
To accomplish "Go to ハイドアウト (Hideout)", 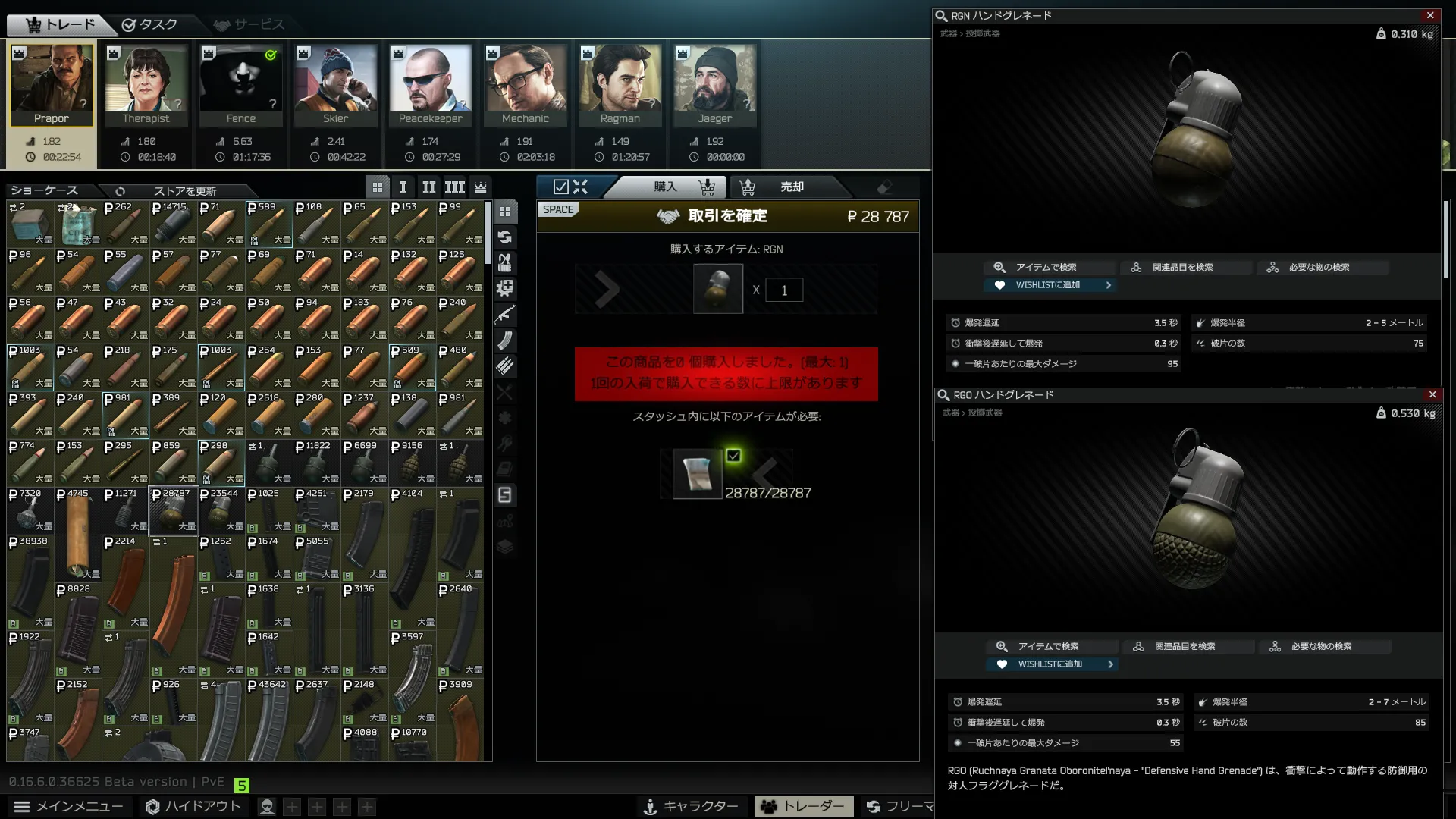I will pyautogui.click(x=193, y=806).
